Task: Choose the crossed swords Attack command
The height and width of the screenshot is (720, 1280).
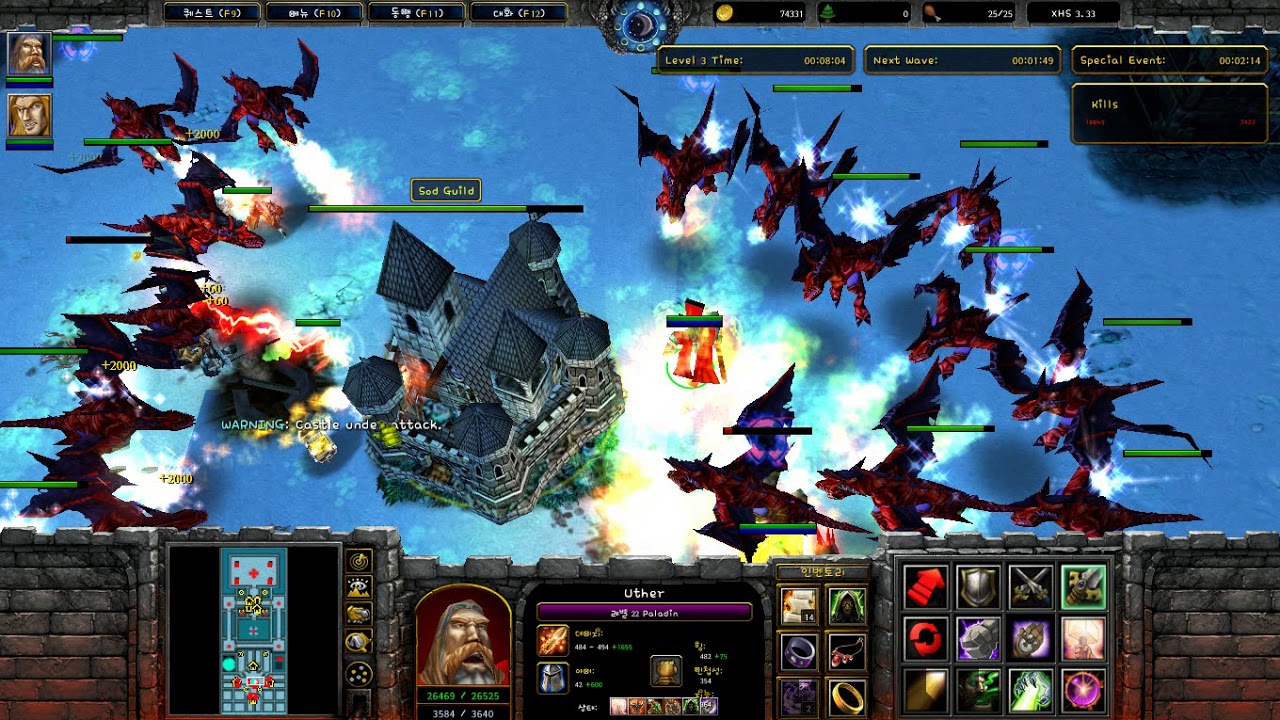Action: [1030, 587]
